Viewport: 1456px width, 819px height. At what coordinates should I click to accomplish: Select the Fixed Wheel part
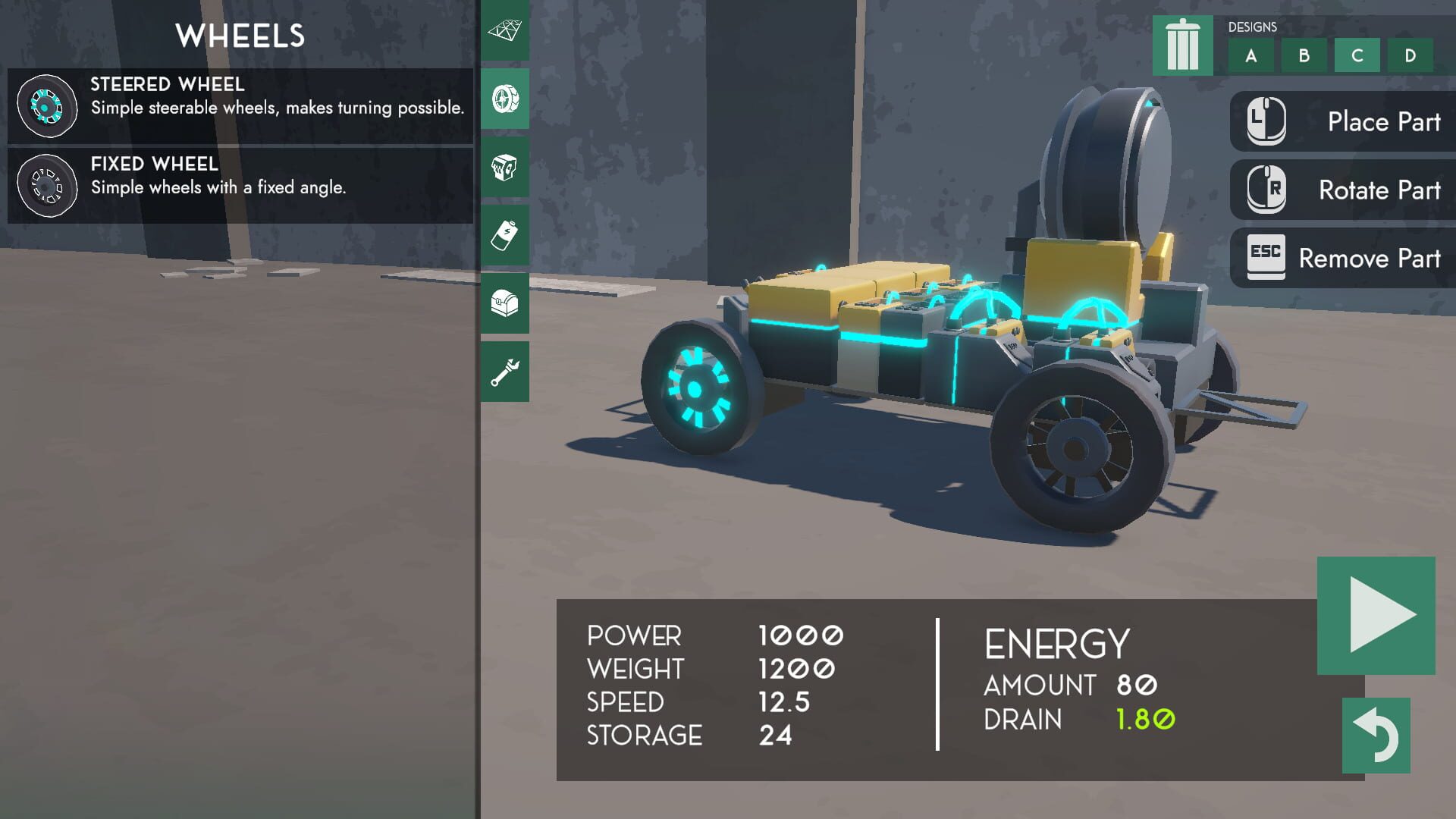click(235, 184)
